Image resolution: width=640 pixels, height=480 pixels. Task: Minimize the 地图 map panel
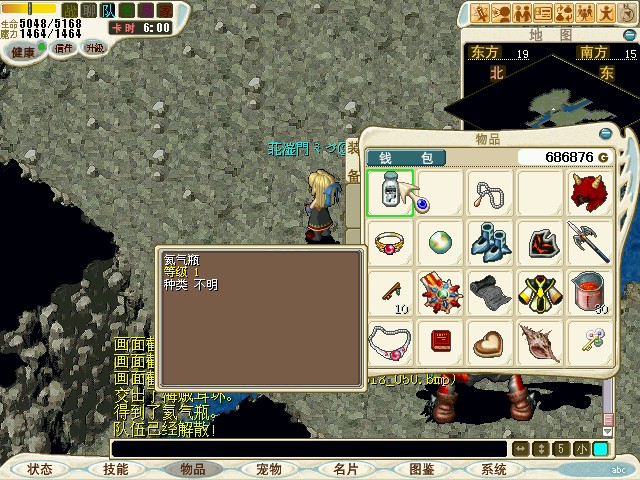(x=629, y=33)
